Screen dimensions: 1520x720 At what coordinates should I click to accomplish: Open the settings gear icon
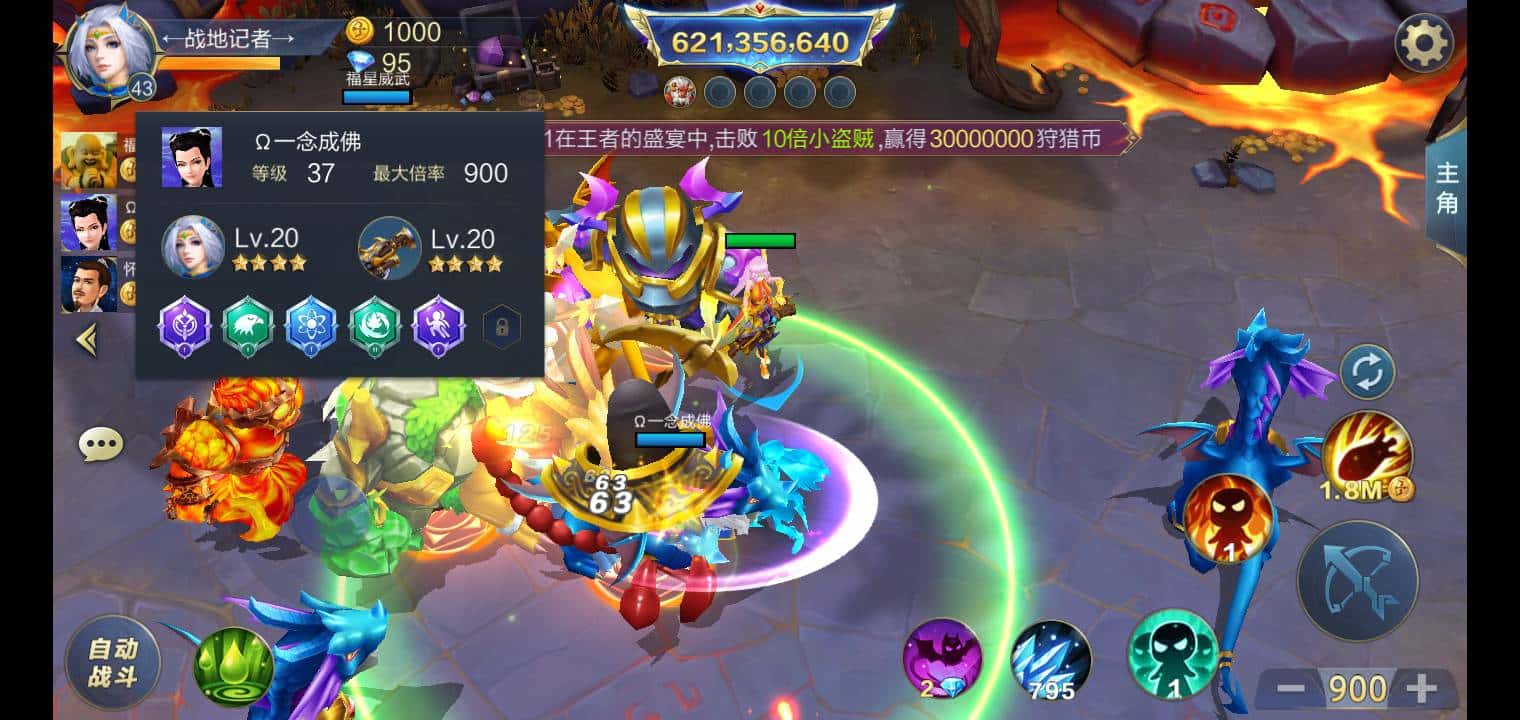click(1424, 42)
